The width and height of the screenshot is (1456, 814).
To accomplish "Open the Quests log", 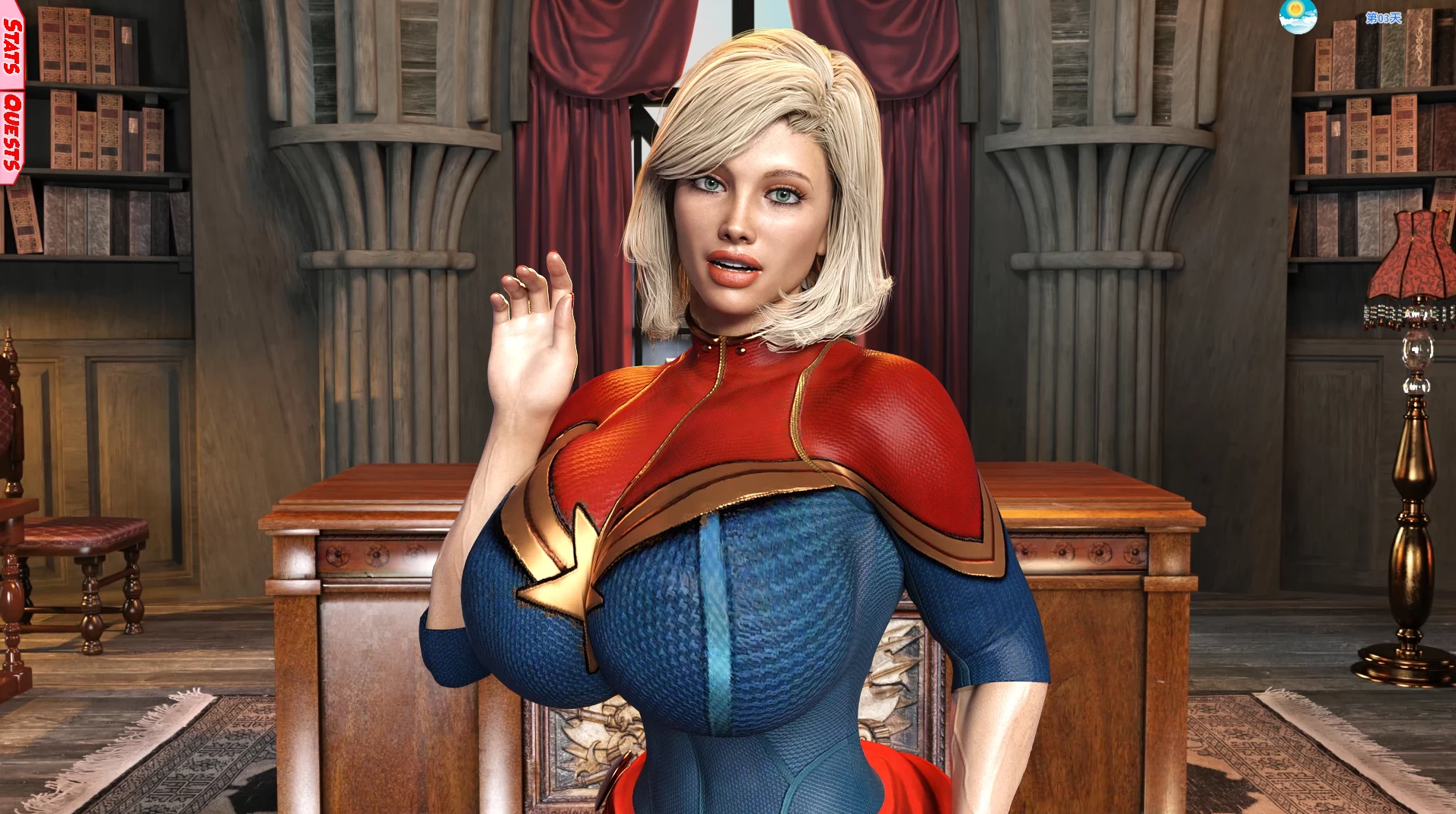I will point(11,131).
